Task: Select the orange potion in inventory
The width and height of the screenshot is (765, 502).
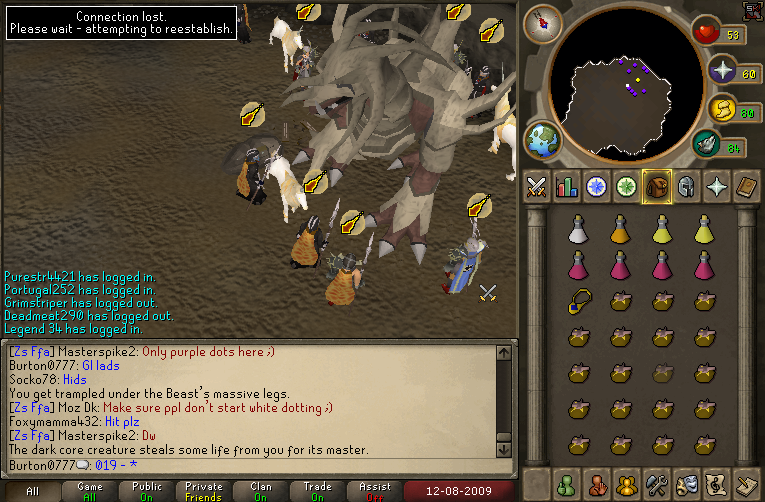Action: [619, 229]
